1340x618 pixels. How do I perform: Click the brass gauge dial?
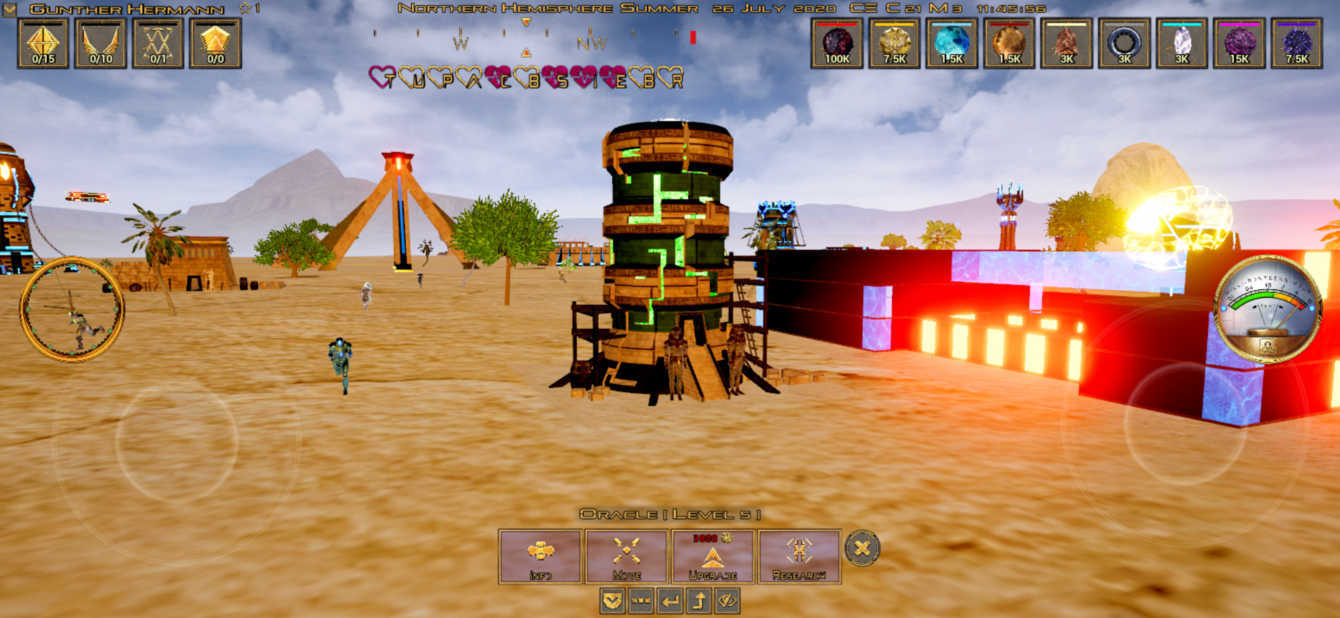(x=1266, y=308)
